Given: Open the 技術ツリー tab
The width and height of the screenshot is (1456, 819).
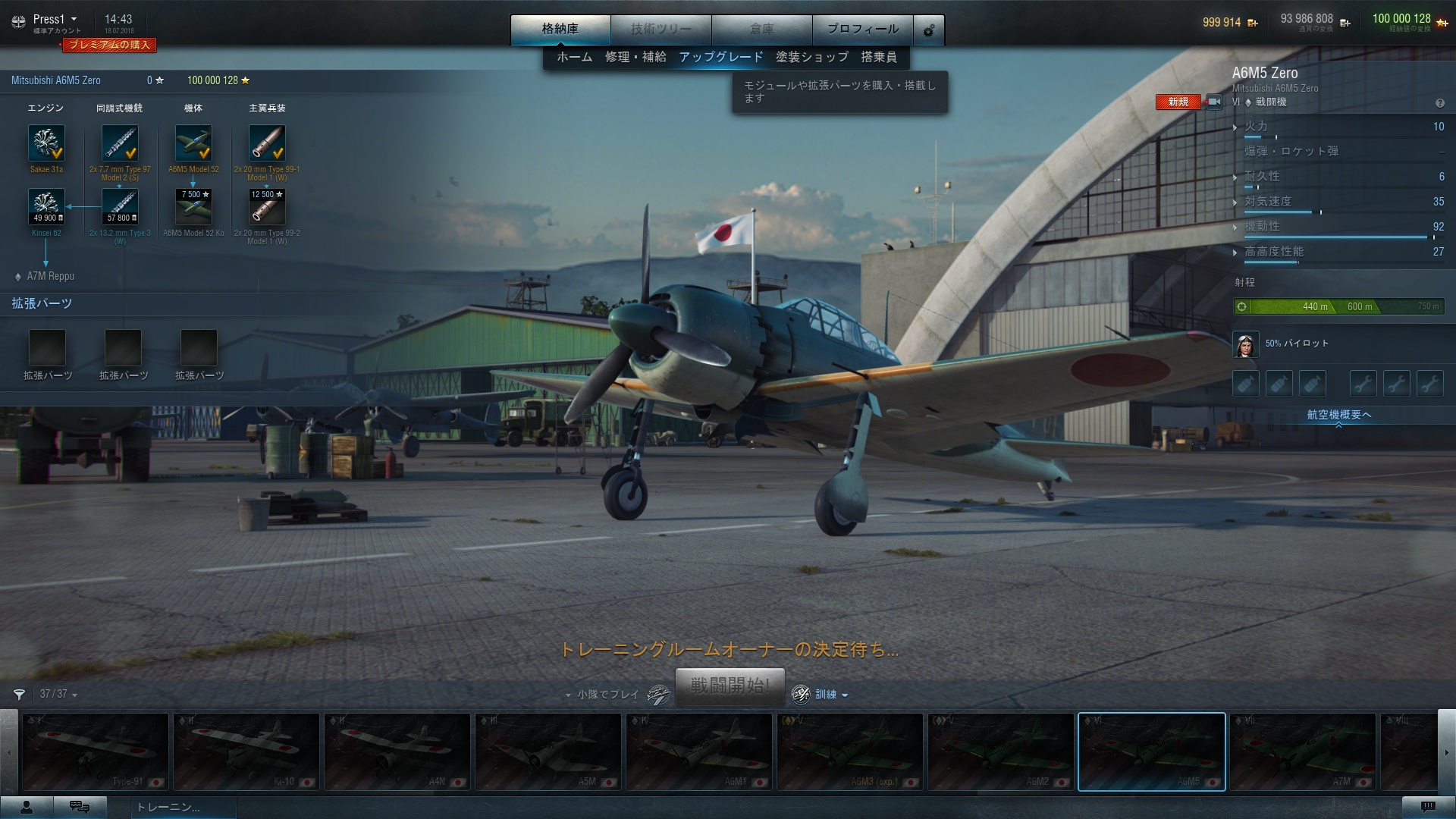Looking at the screenshot, I should tap(661, 29).
